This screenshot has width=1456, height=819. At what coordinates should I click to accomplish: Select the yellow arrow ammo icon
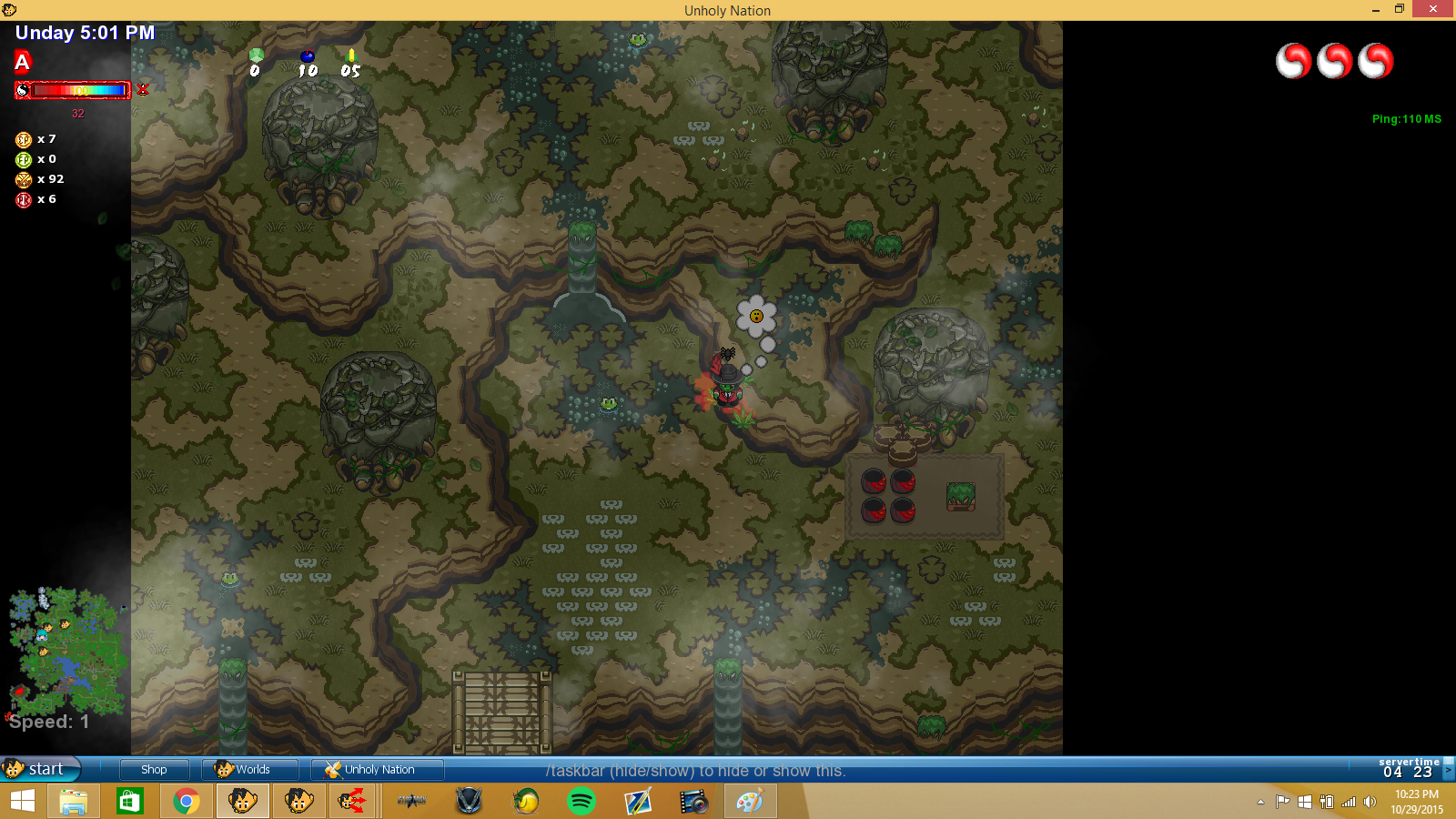click(x=351, y=56)
